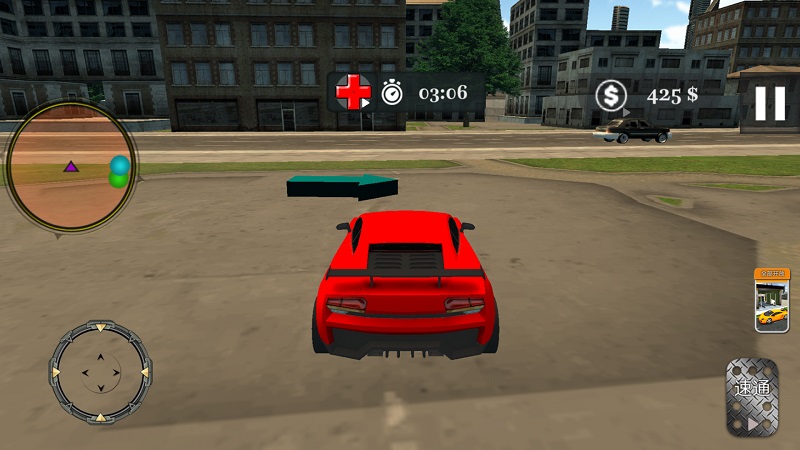The height and width of the screenshot is (450, 800).
Task: Click the stopwatch timer icon
Action: coord(393,94)
